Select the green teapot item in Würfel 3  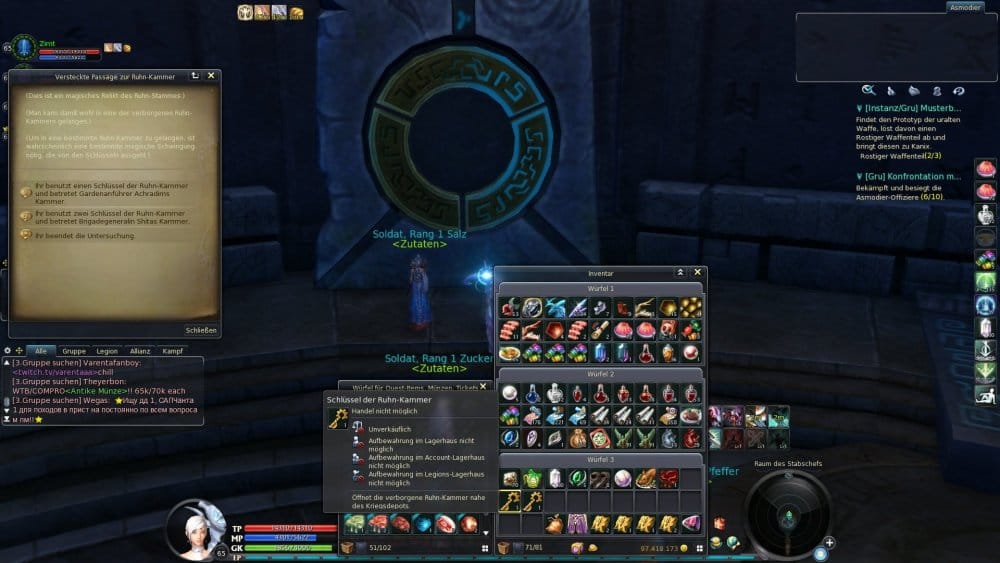point(532,478)
